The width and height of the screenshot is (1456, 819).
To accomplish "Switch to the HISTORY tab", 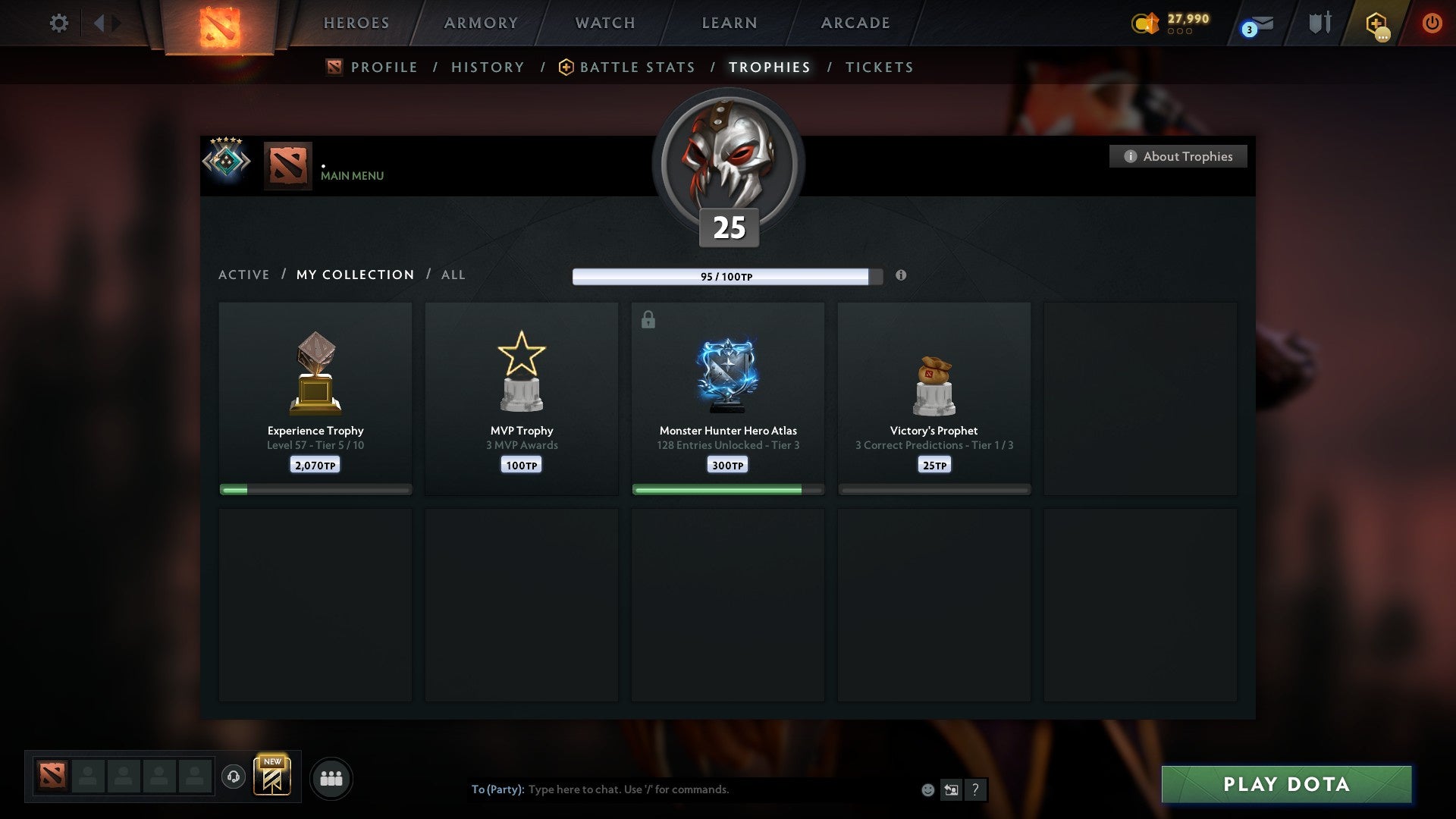I will 487,67.
